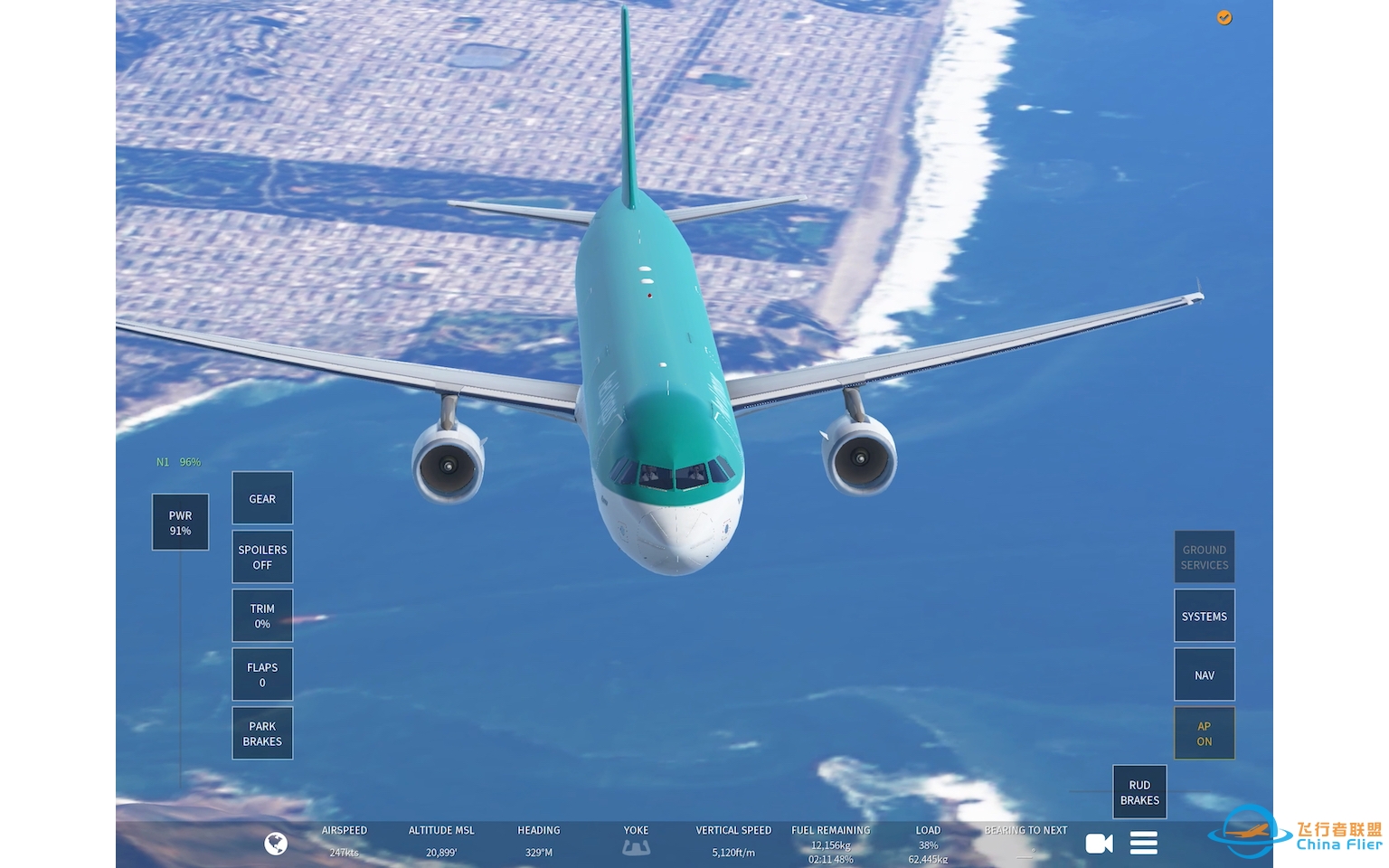Image resolution: width=1389 pixels, height=868 pixels.
Task: Toggle the AP ON autopilot button
Action: coord(1204,733)
